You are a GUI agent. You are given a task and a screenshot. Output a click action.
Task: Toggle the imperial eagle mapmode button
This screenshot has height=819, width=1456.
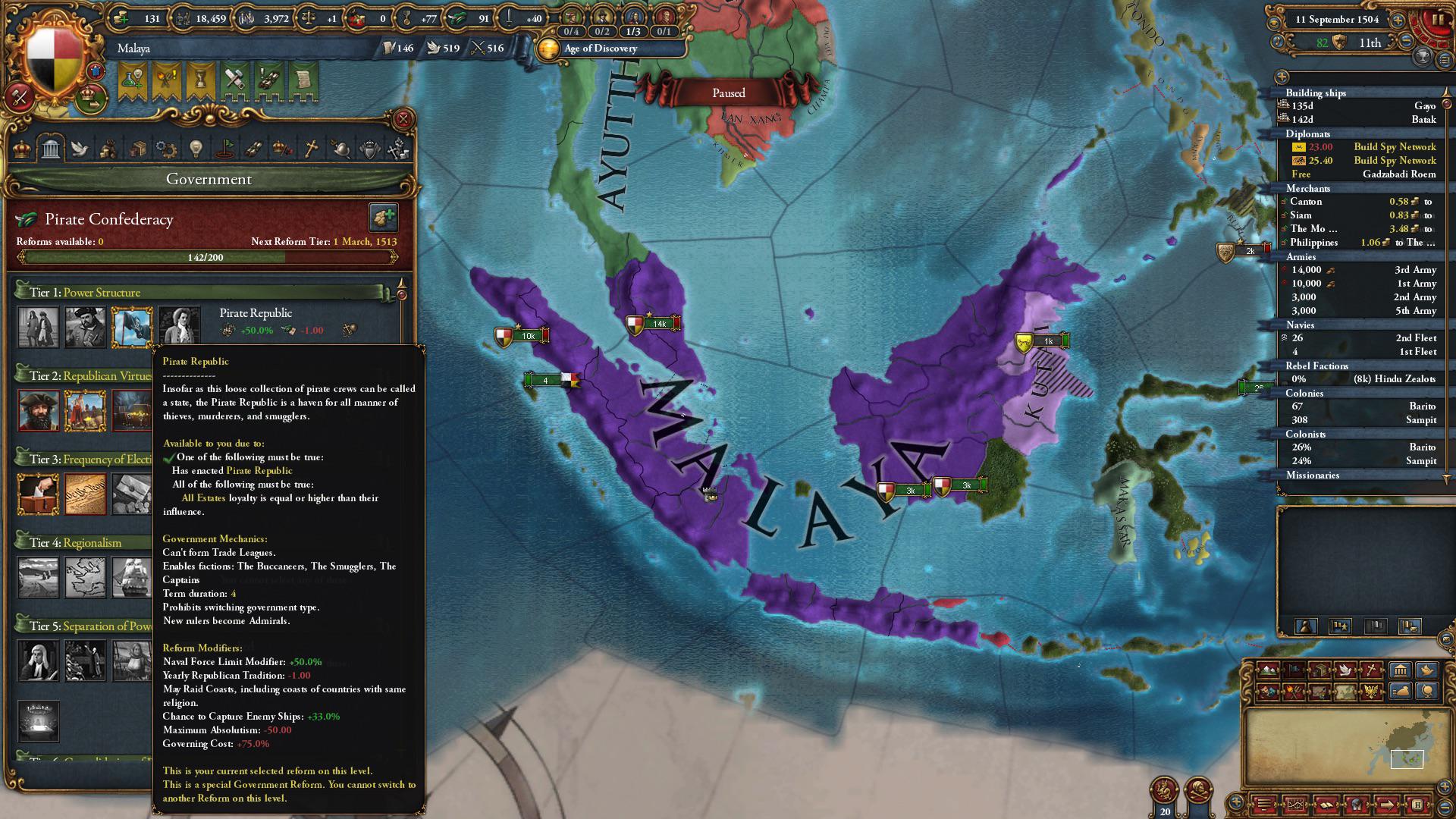pos(1371,692)
